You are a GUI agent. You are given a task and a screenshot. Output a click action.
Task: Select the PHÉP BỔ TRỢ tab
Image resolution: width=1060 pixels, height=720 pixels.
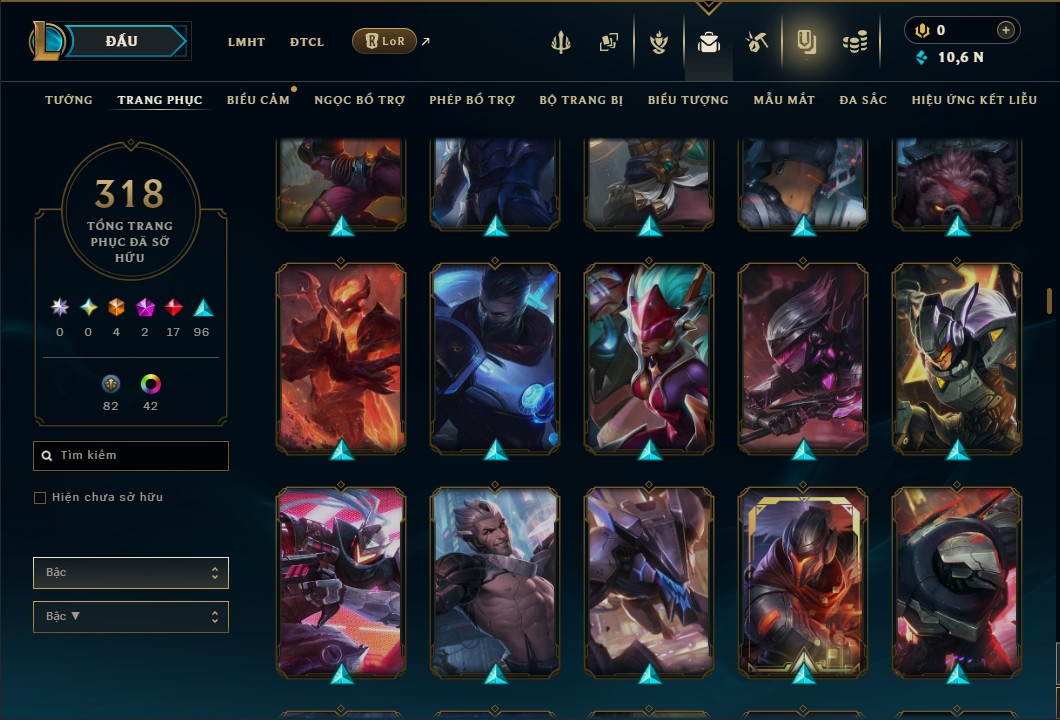472,100
